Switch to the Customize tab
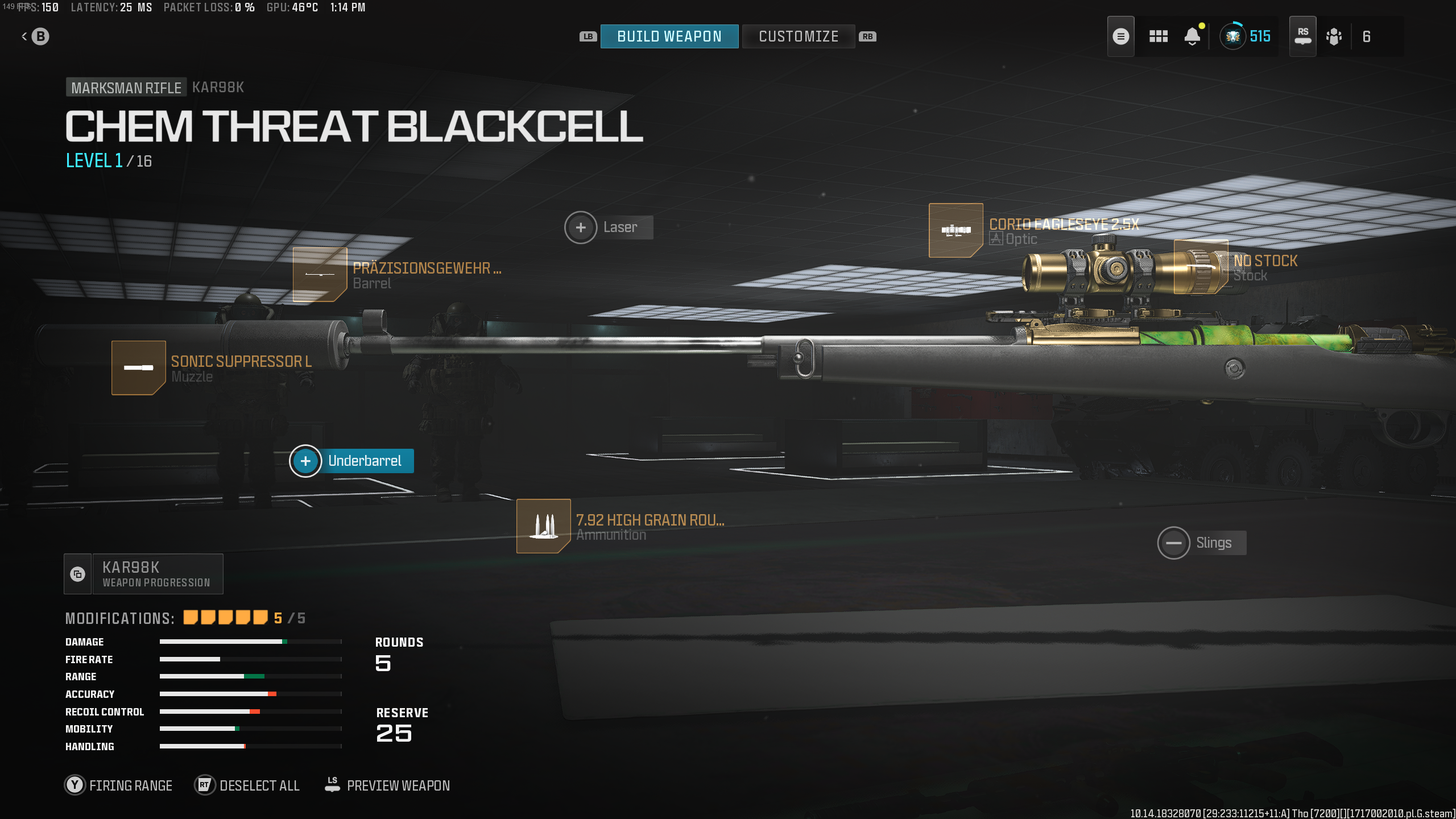Image resolution: width=1456 pixels, height=819 pixels. (x=798, y=36)
